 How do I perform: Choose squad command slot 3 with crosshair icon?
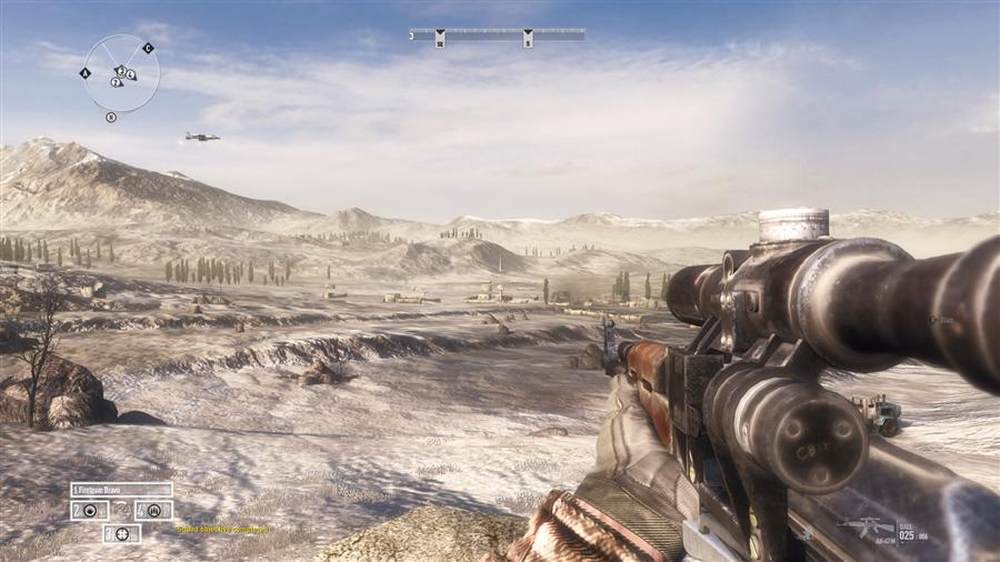click(122, 534)
